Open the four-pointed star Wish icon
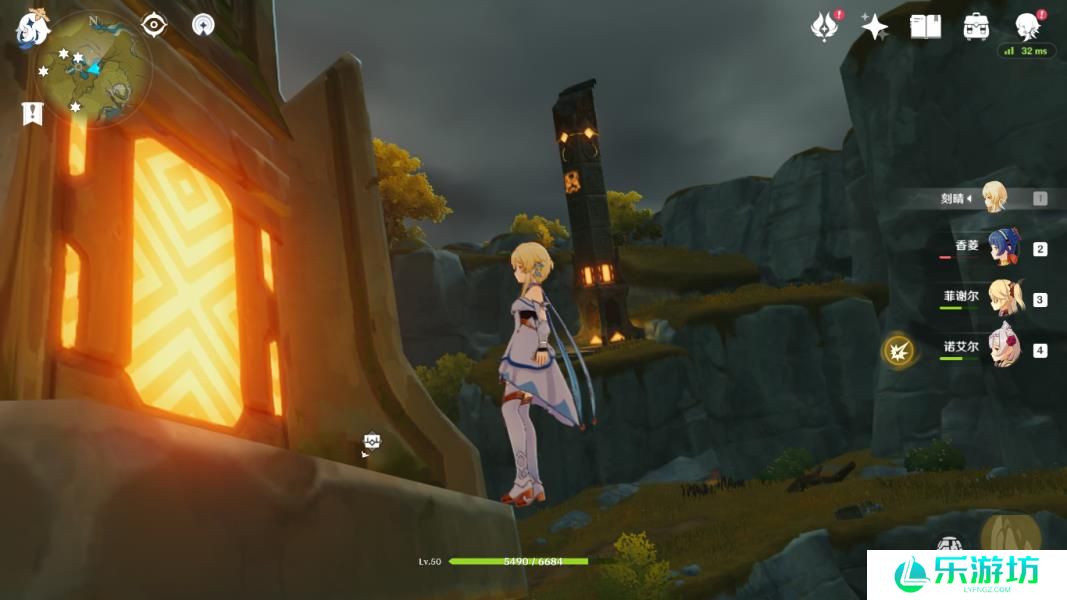1067x600 pixels. [875, 27]
